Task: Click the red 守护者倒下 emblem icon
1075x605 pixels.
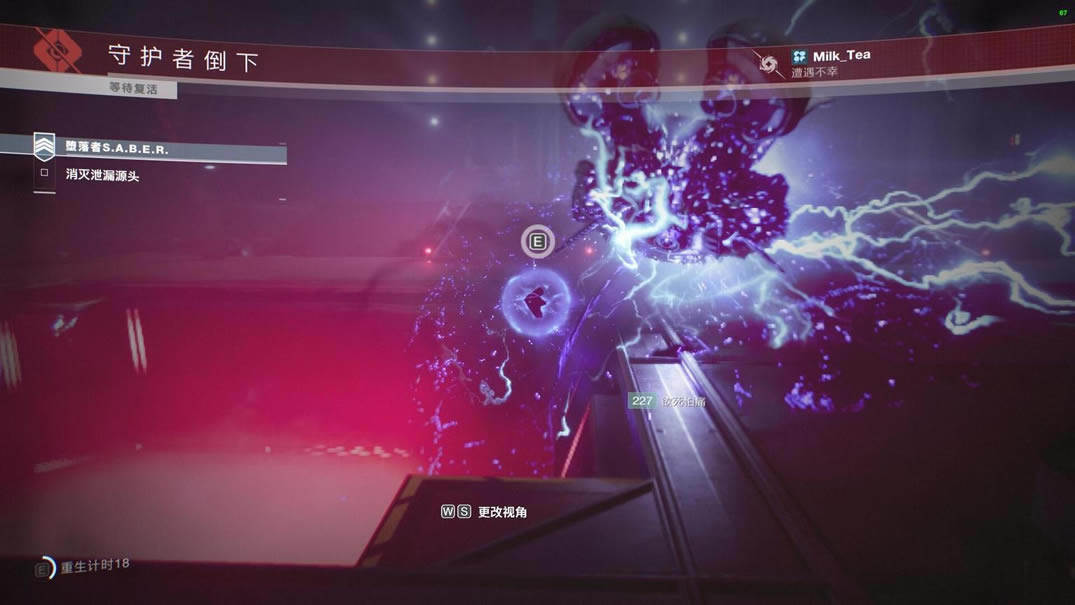Action: point(56,51)
